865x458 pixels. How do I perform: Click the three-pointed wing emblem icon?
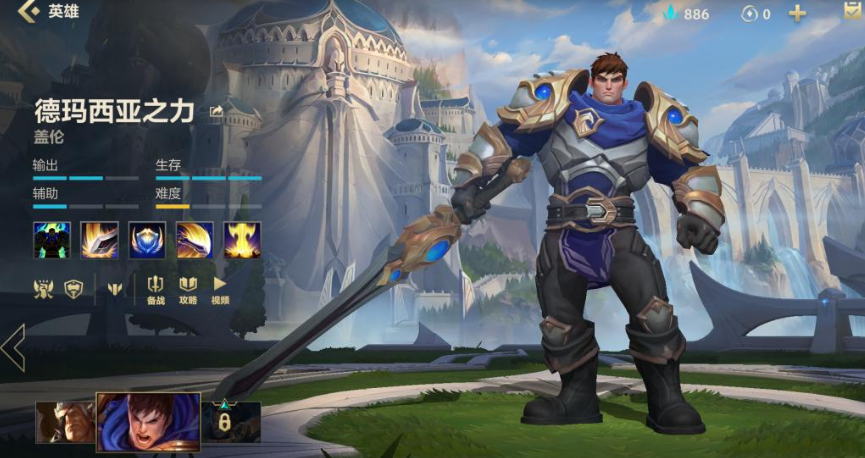point(114,288)
